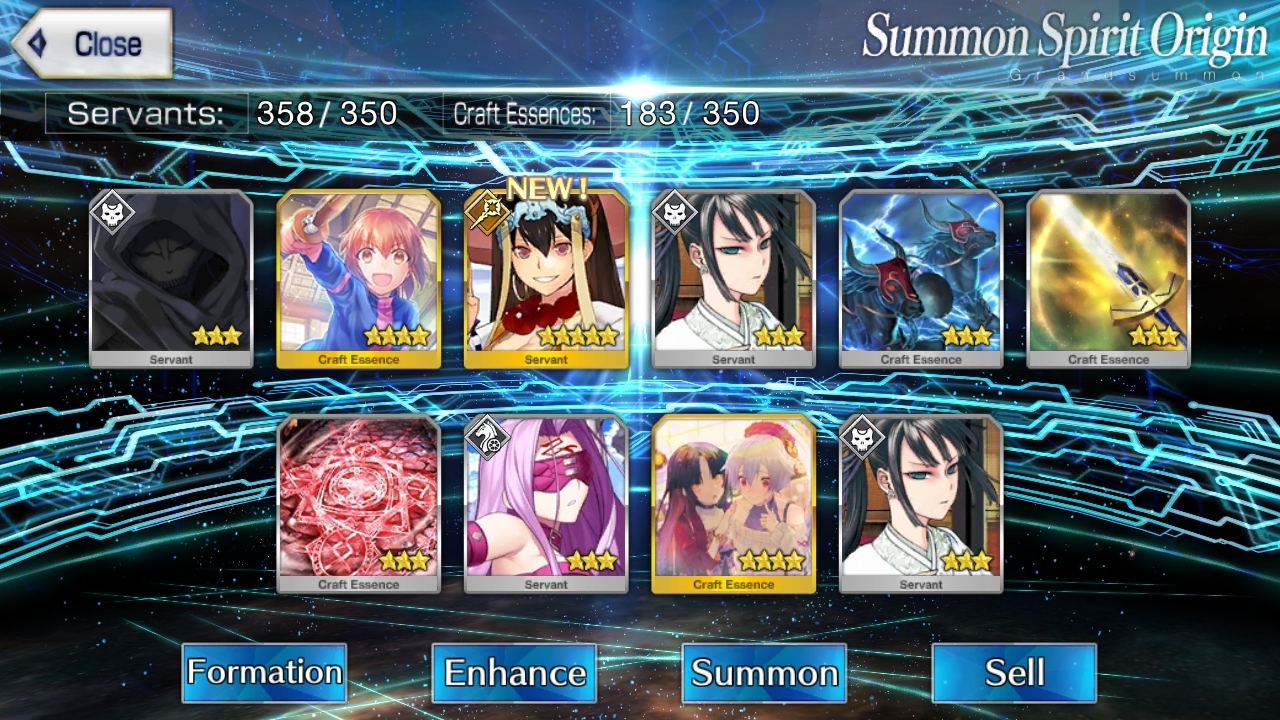View the hooded dark-cloaked Servant card
The width and height of the screenshot is (1280, 720).
click(x=171, y=278)
